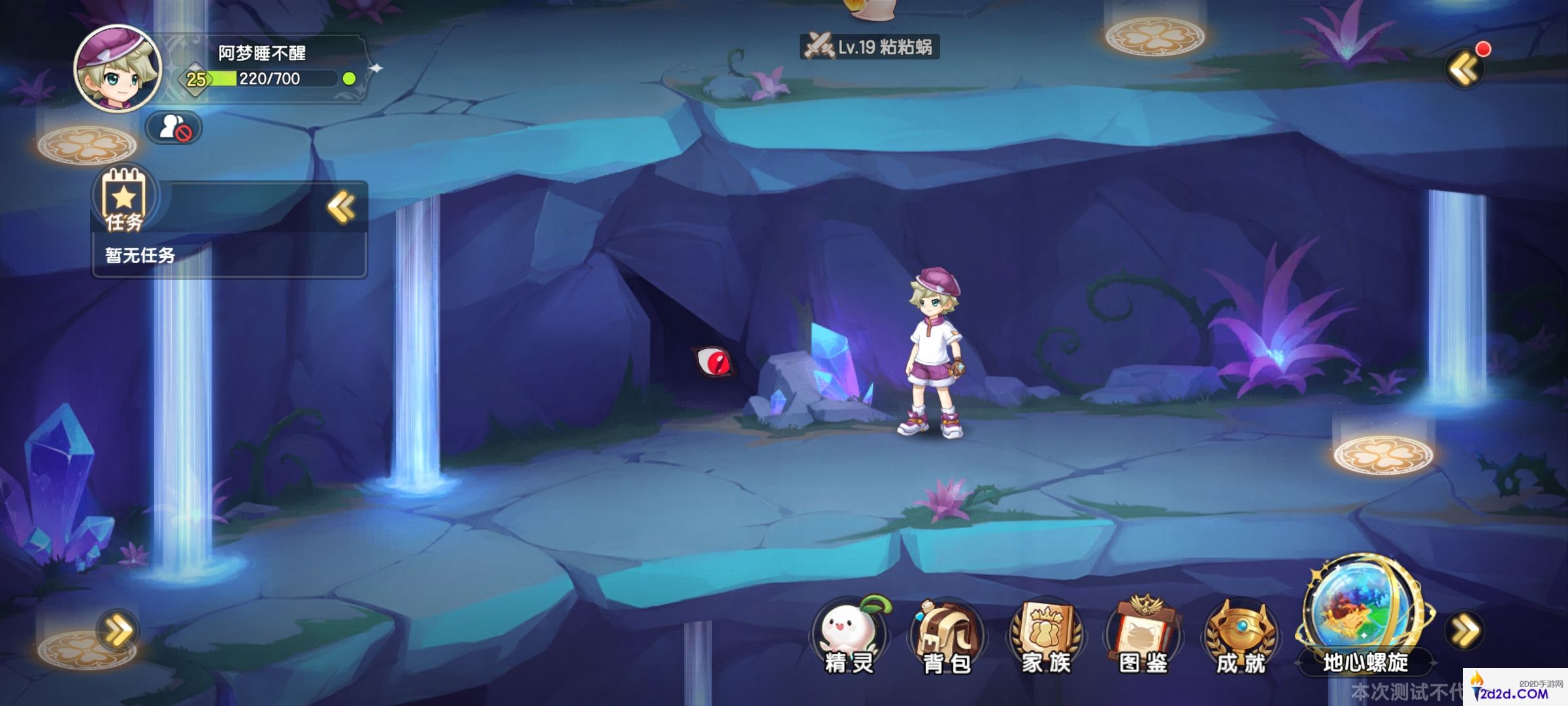
Task: Click the player avatar portrait
Action: 118,69
